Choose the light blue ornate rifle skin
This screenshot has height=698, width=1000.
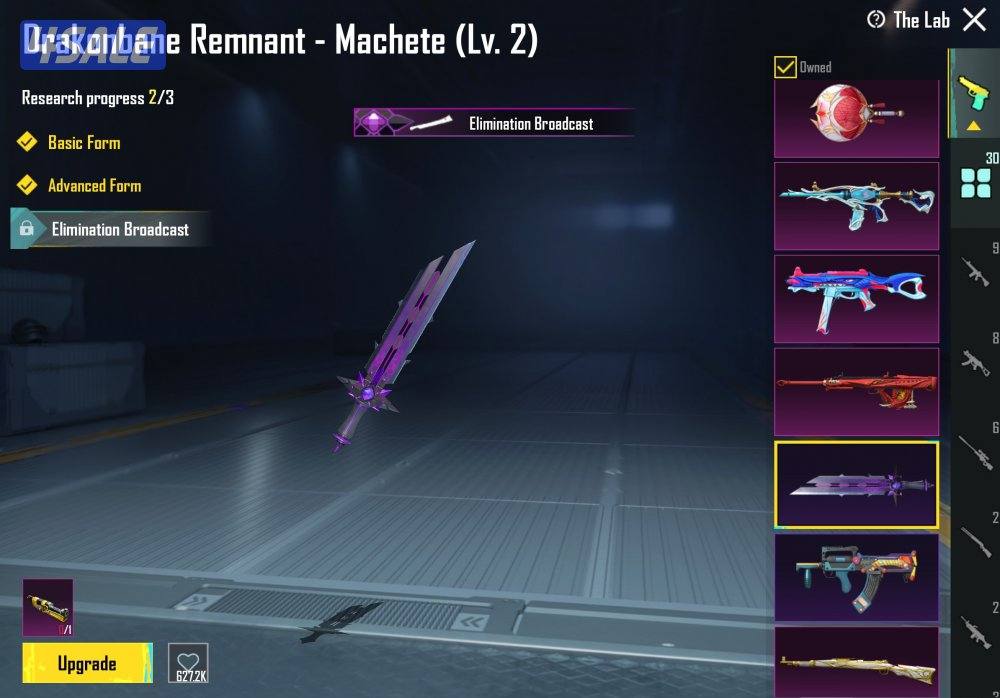coord(856,205)
